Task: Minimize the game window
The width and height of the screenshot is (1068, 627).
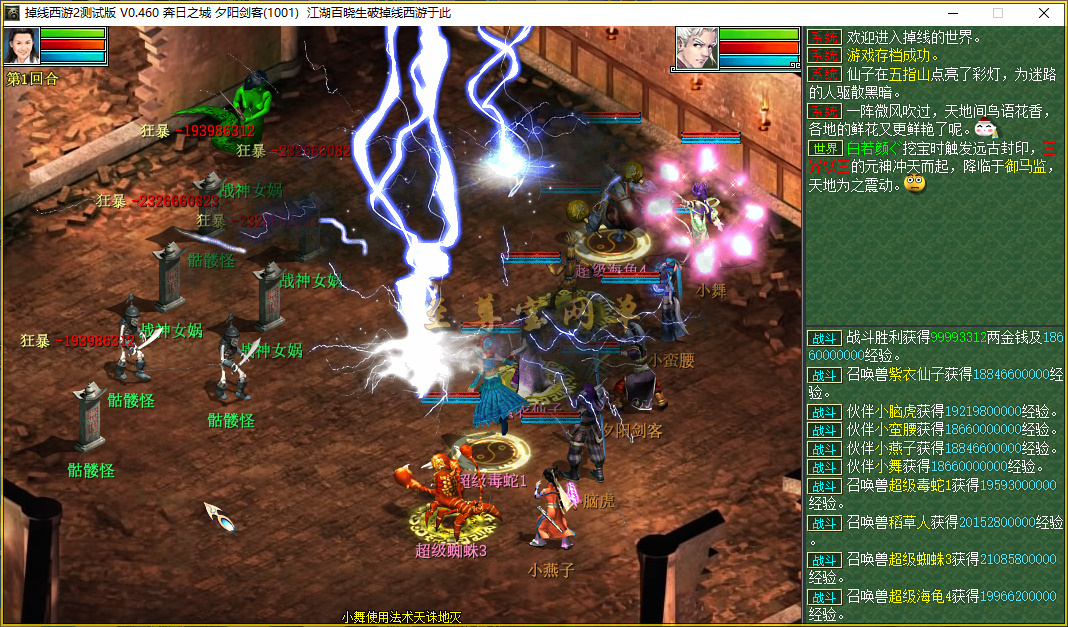Action: [x=952, y=13]
